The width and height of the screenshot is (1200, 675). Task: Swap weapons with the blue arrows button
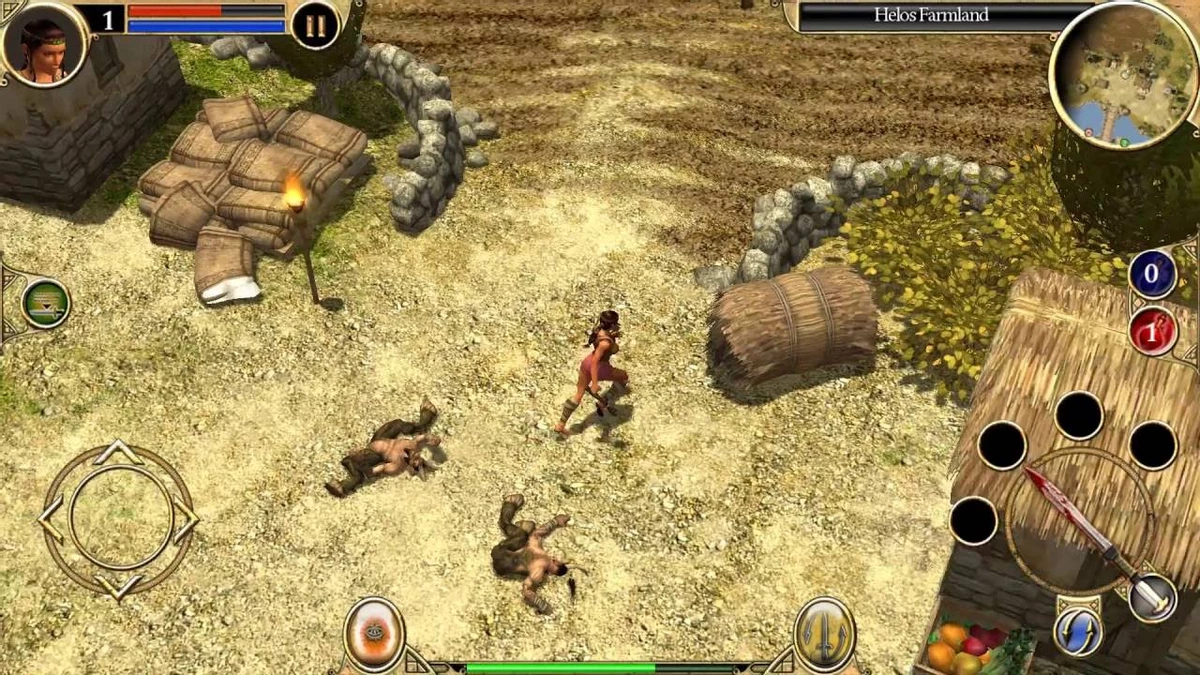(1077, 631)
